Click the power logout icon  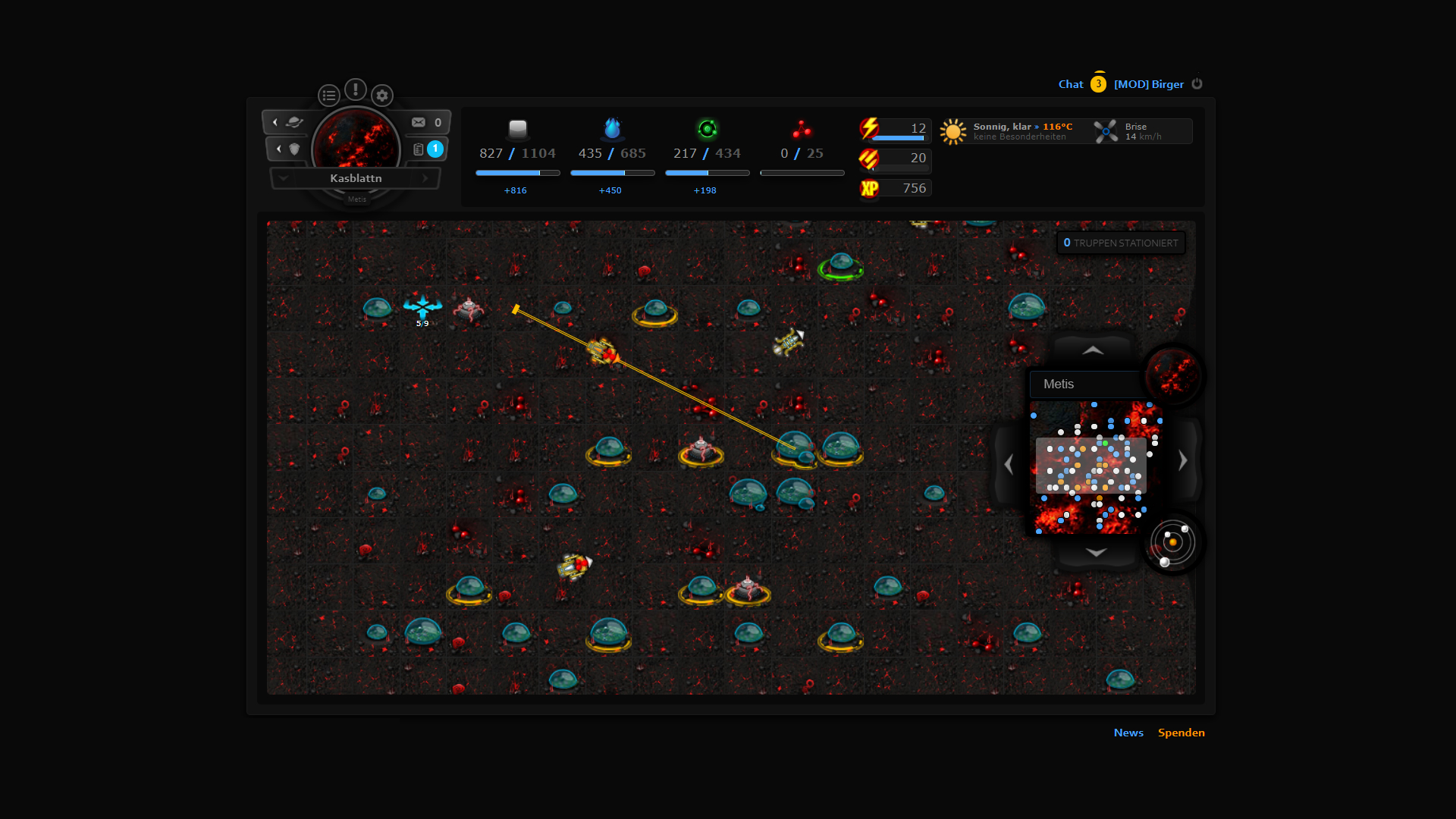tap(1197, 83)
